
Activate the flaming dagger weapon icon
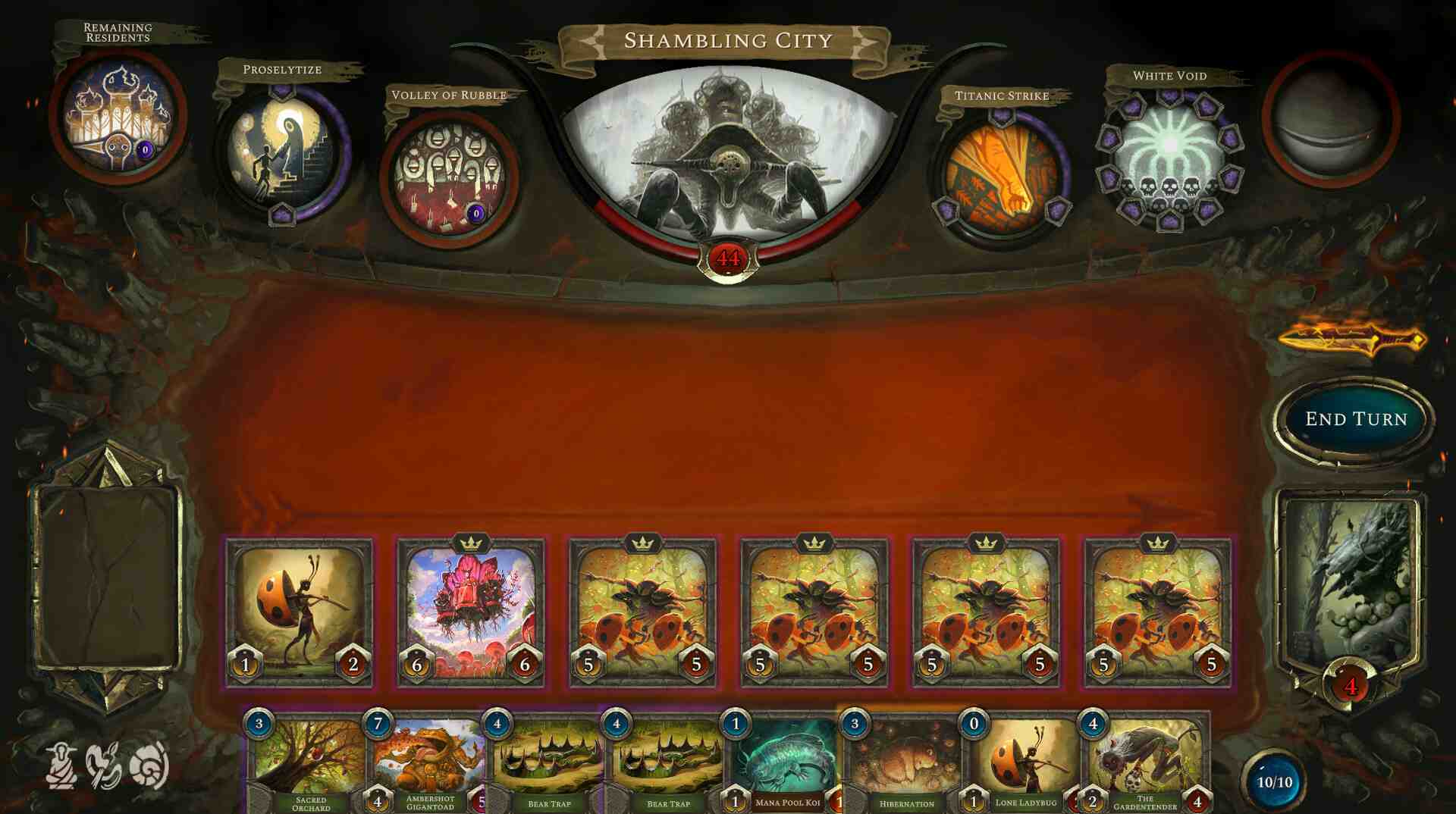click(1352, 339)
